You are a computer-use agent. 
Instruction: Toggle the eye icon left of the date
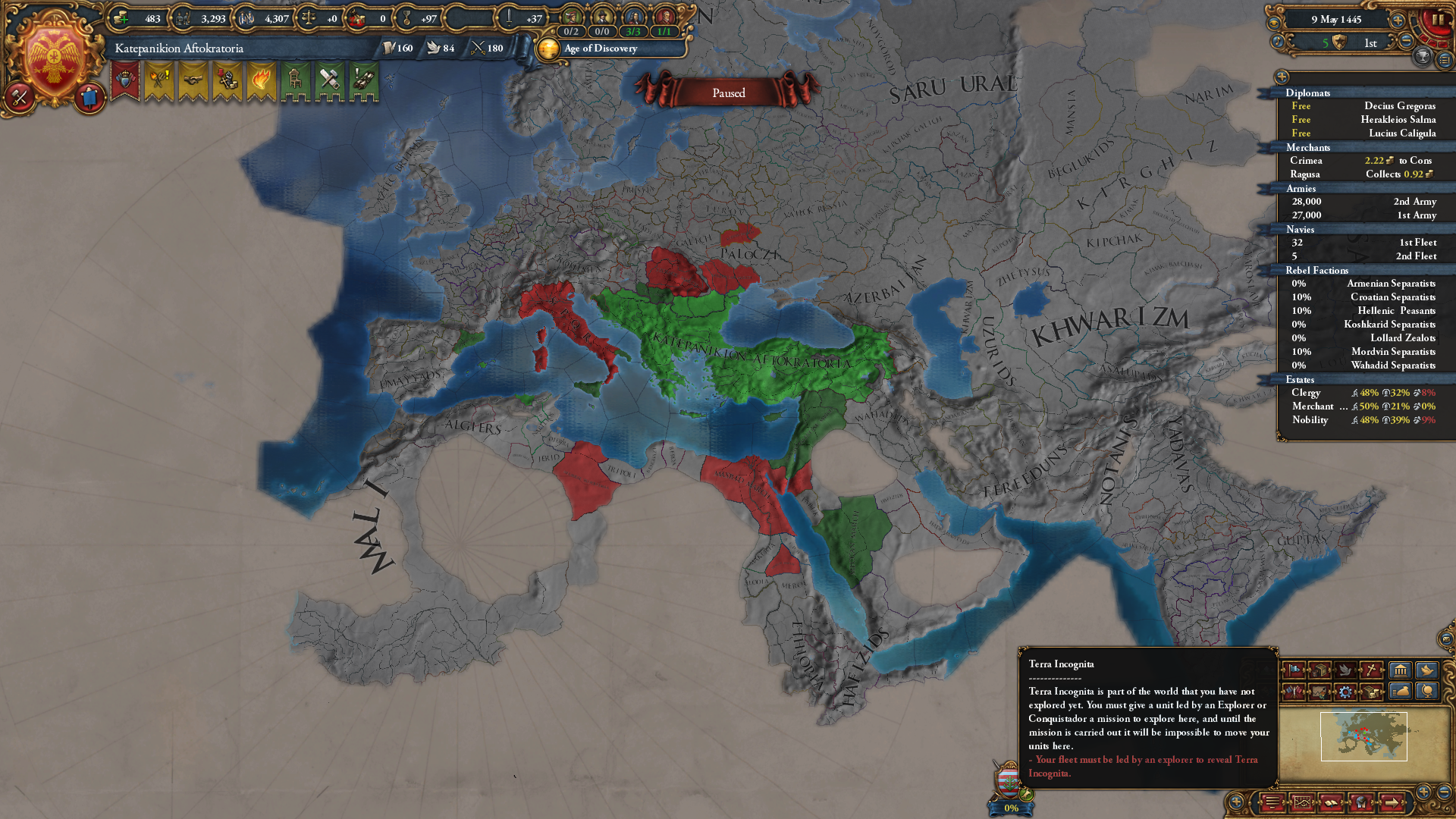pos(1274,24)
